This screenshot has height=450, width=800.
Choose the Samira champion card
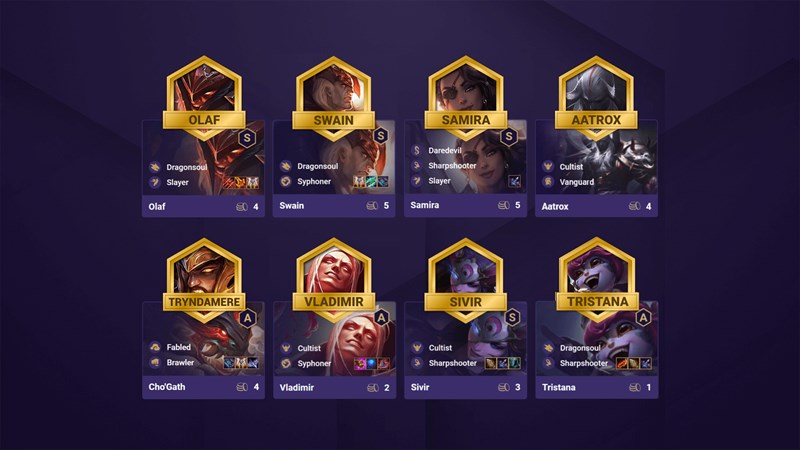point(465,165)
